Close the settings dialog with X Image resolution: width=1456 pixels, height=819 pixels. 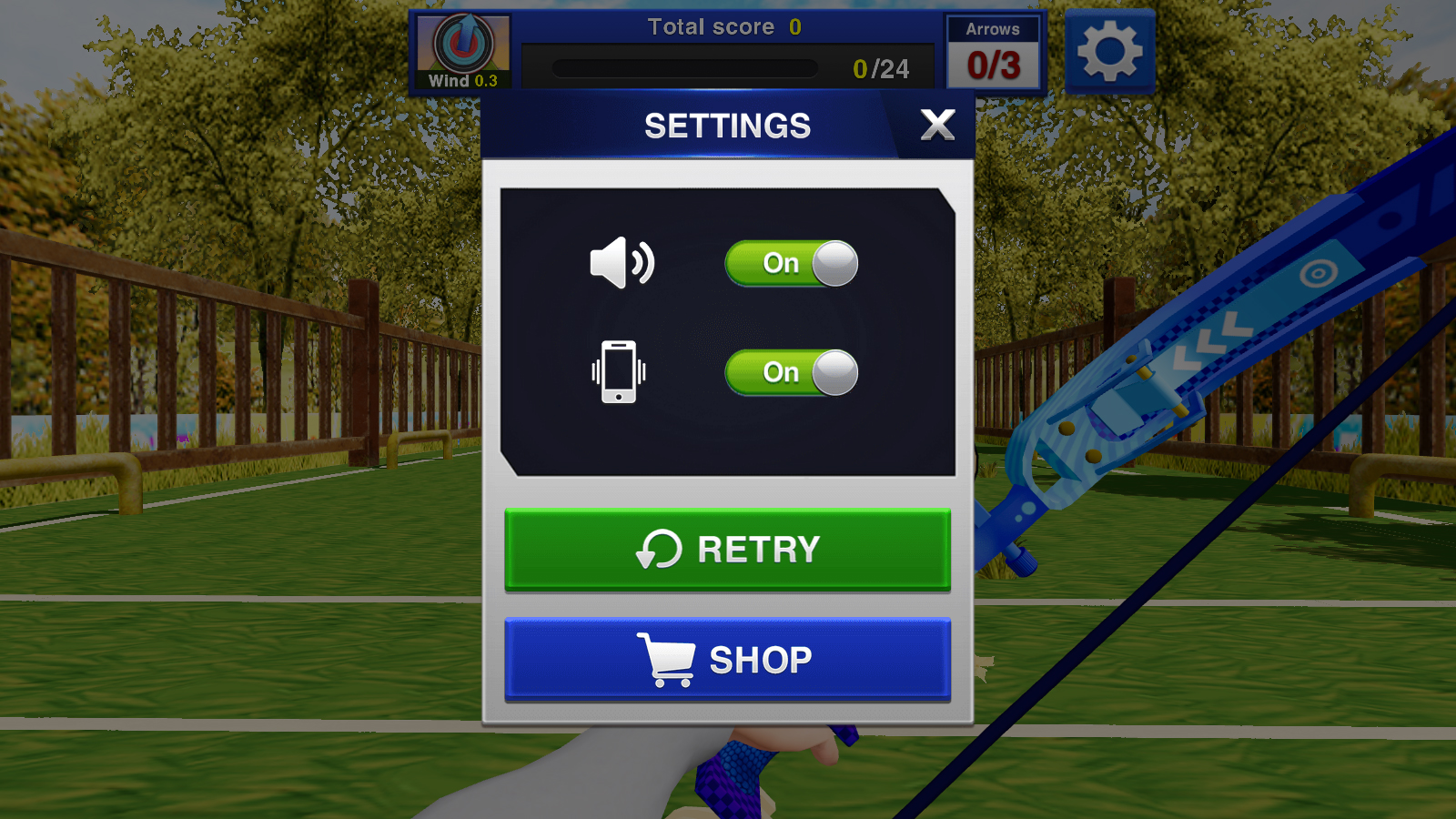937,126
